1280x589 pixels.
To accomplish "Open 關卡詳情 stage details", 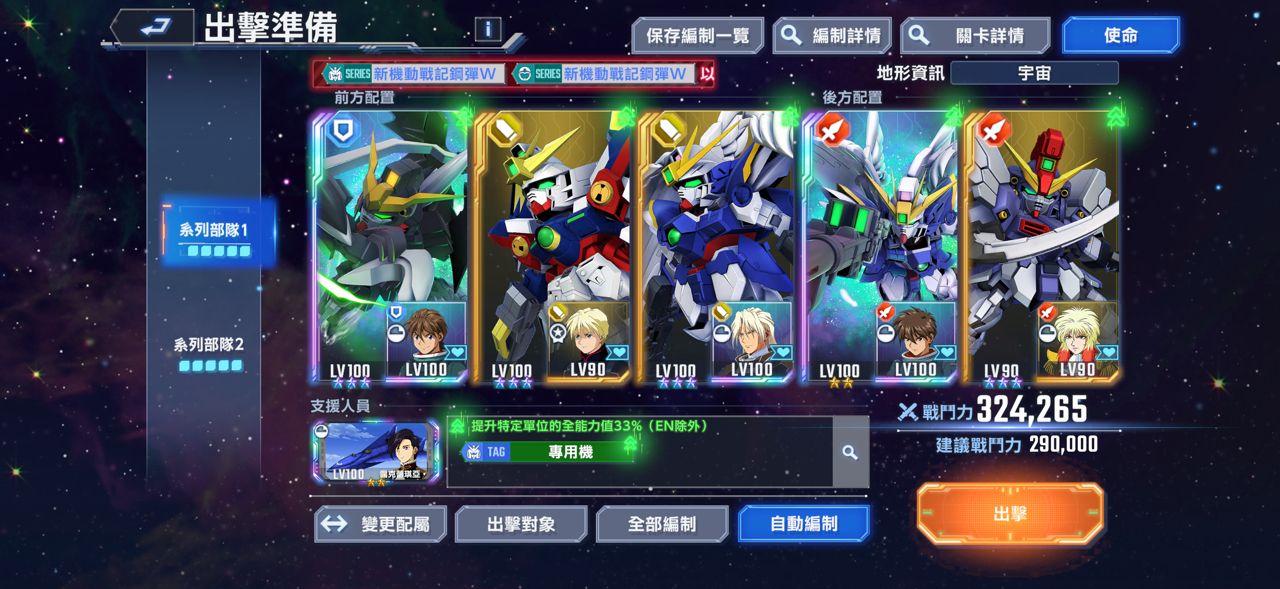I will (975, 36).
